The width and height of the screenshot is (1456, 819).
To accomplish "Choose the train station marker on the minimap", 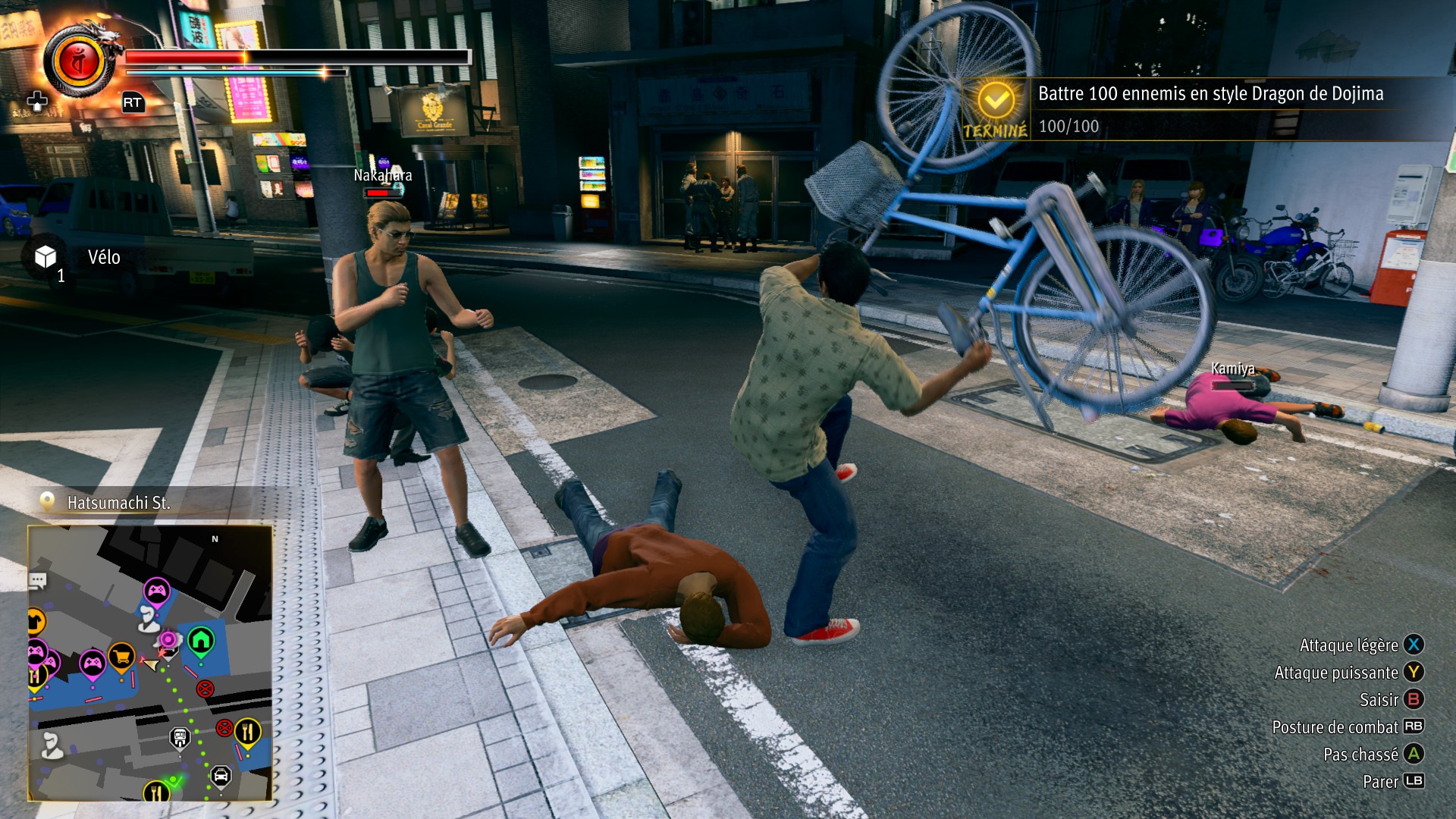I will click(180, 736).
